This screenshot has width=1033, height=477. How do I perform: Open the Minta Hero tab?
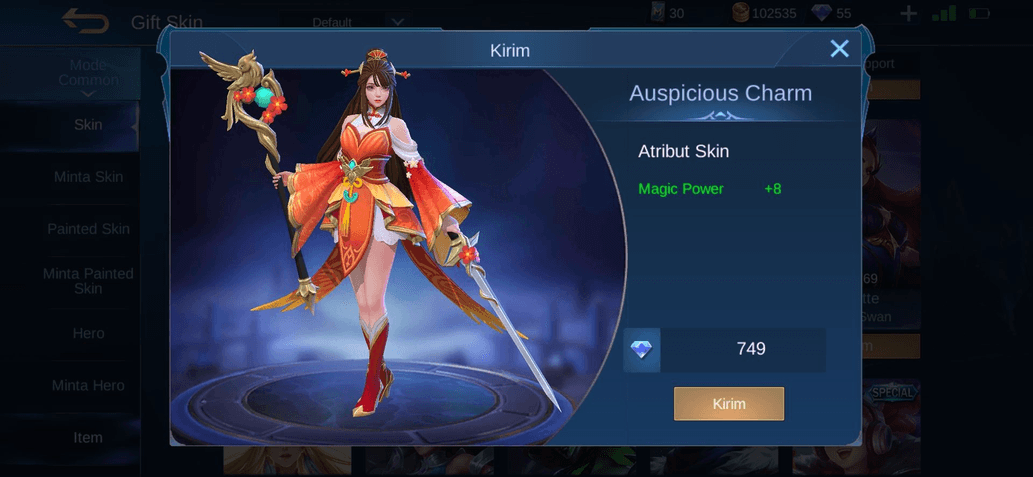88,385
